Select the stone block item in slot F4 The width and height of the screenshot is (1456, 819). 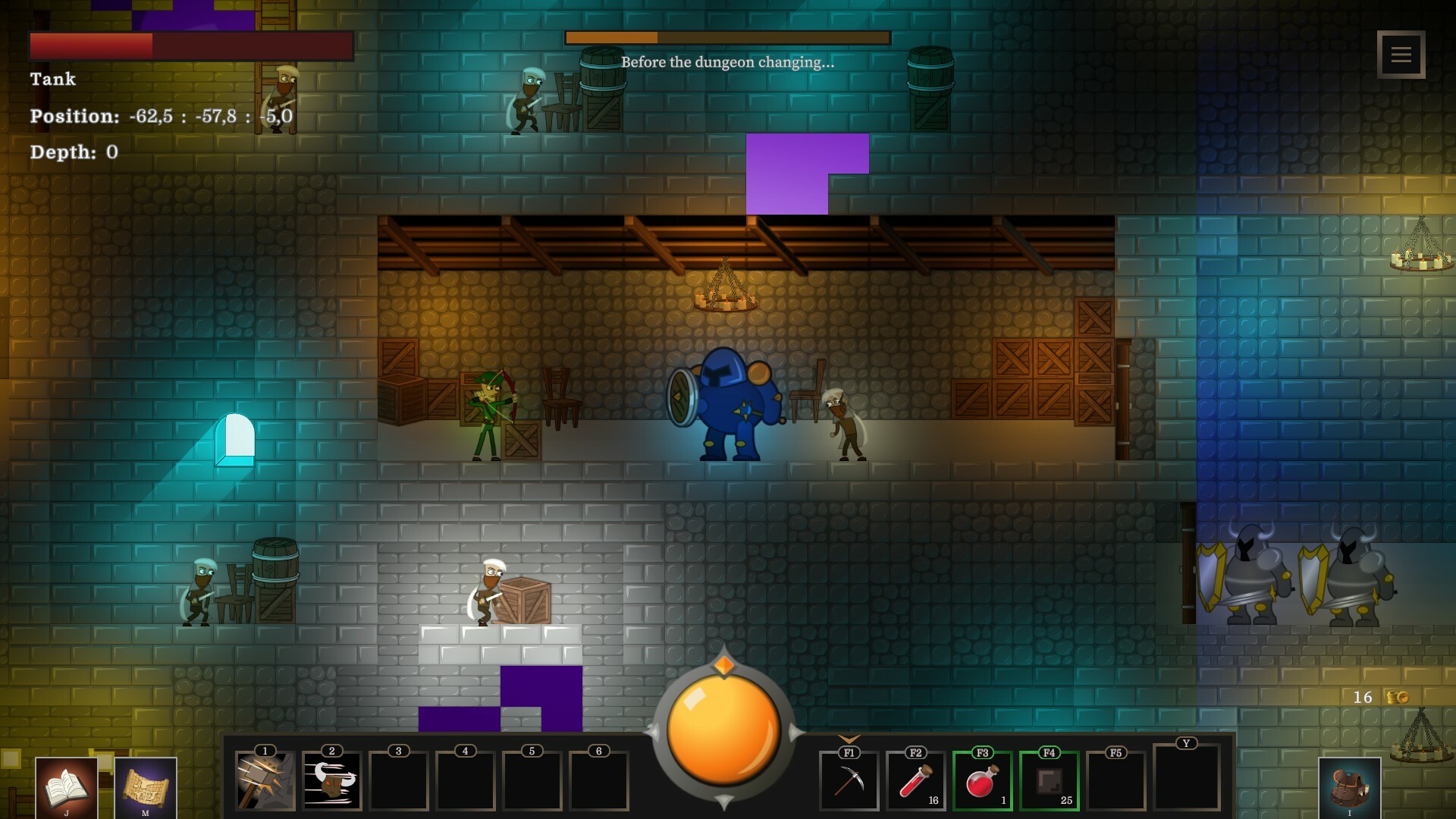click(x=1050, y=781)
